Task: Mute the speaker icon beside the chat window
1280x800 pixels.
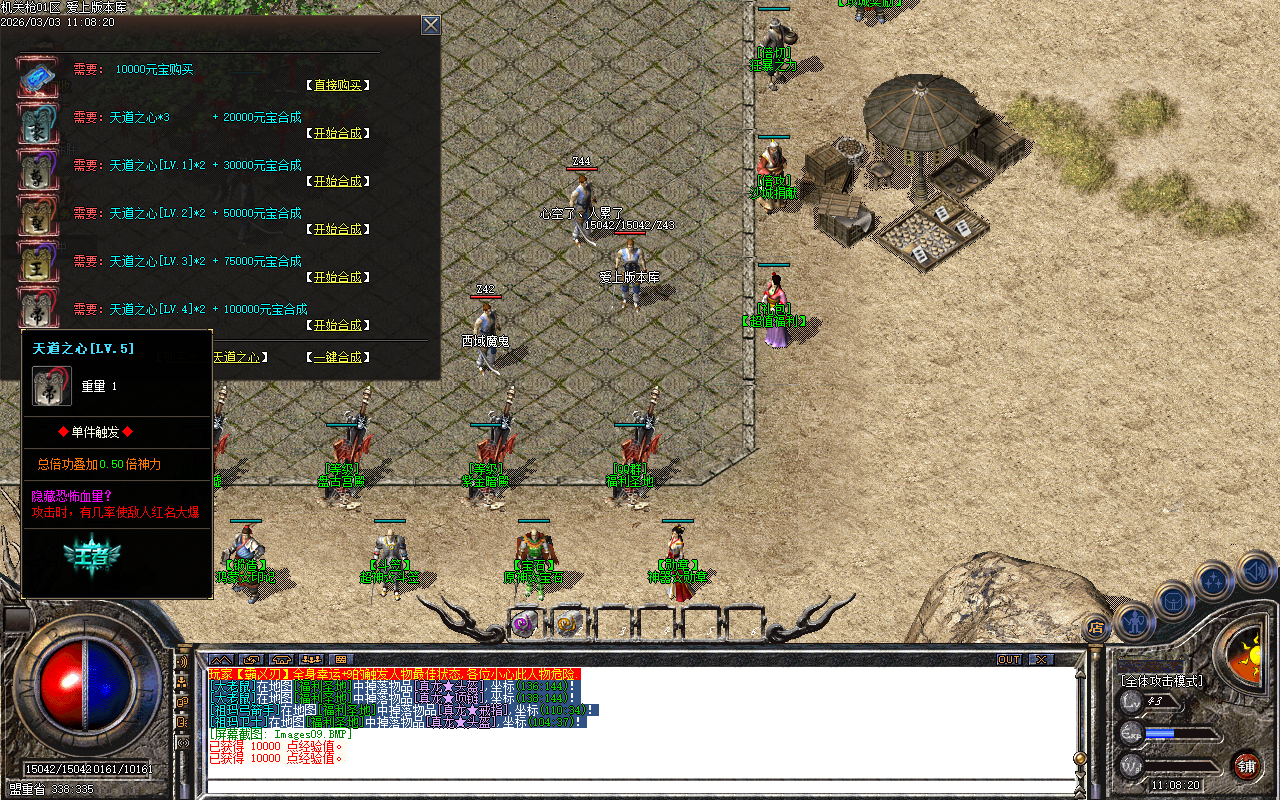Action: point(181,661)
